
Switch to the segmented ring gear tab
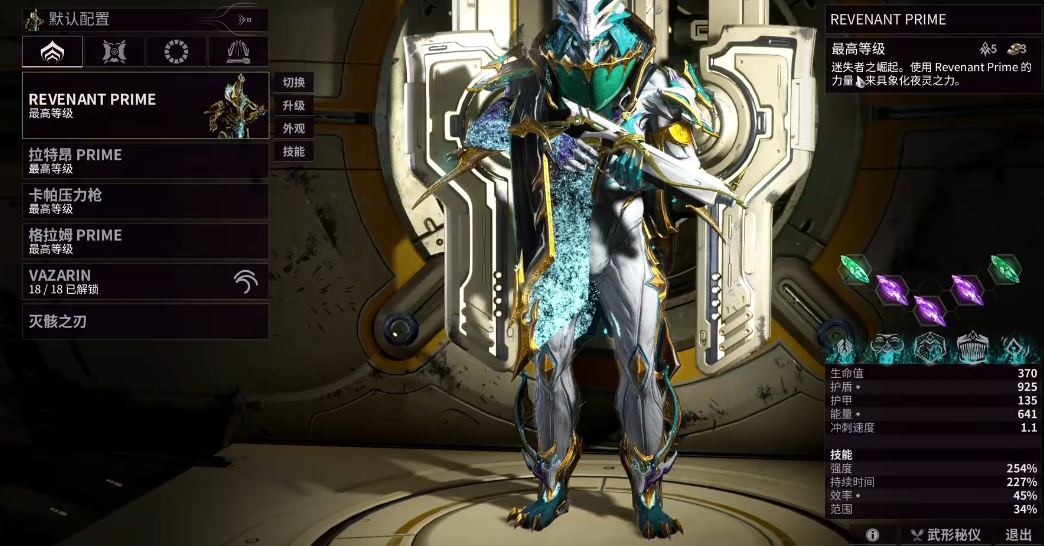tap(176, 52)
